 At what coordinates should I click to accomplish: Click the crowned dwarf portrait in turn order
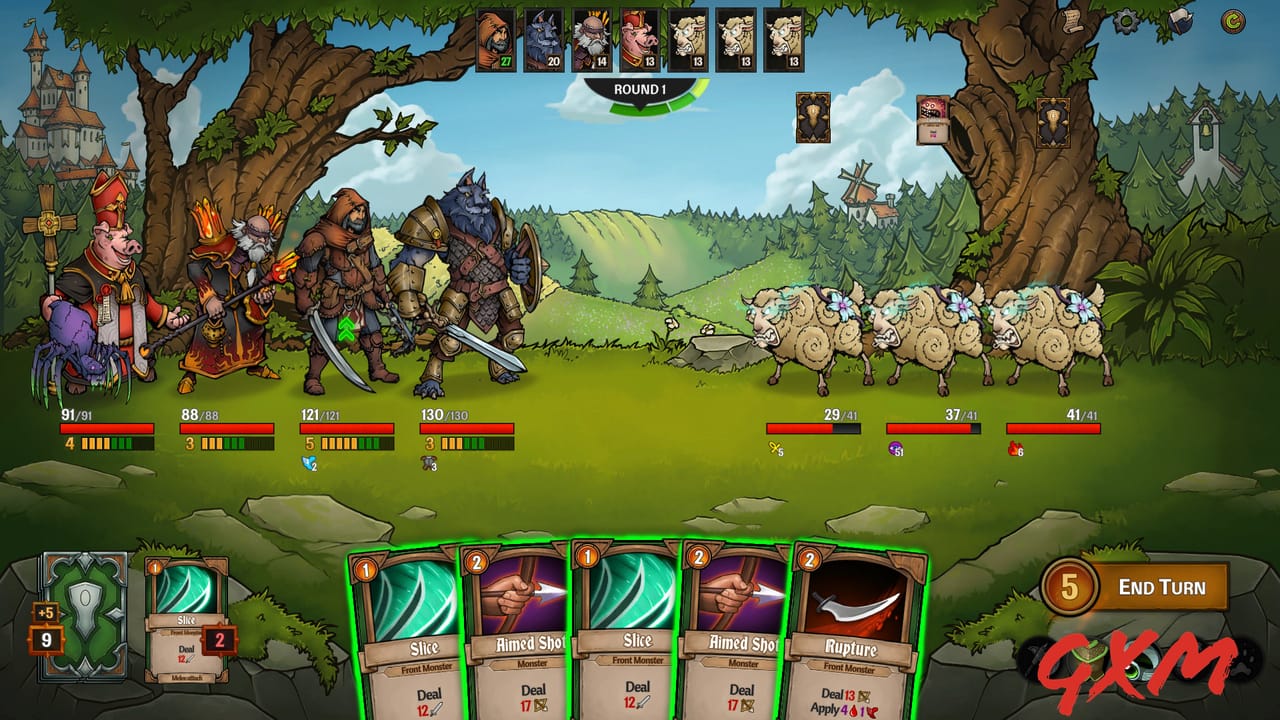pyautogui.click(x=590, y=40)
